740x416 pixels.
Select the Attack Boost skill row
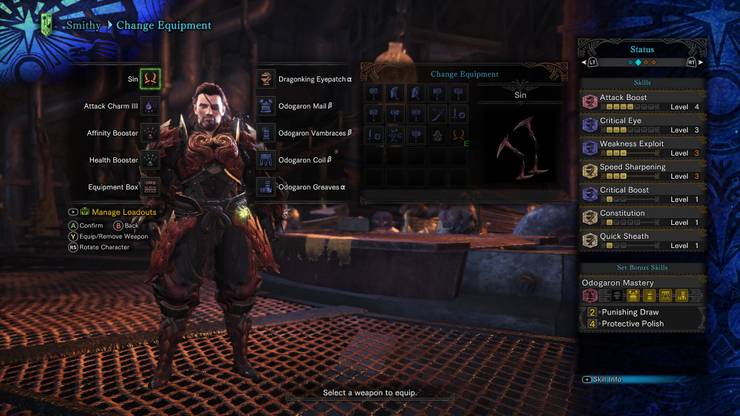click(x=642, y=102)
